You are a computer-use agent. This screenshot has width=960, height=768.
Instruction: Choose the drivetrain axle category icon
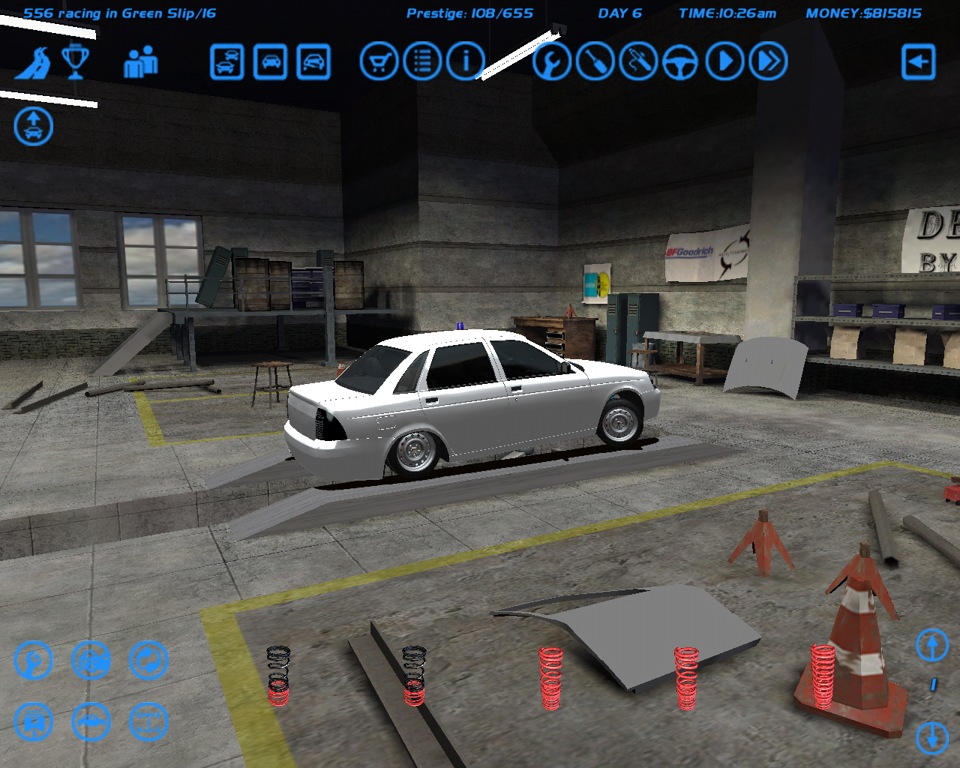coord(149,722)
